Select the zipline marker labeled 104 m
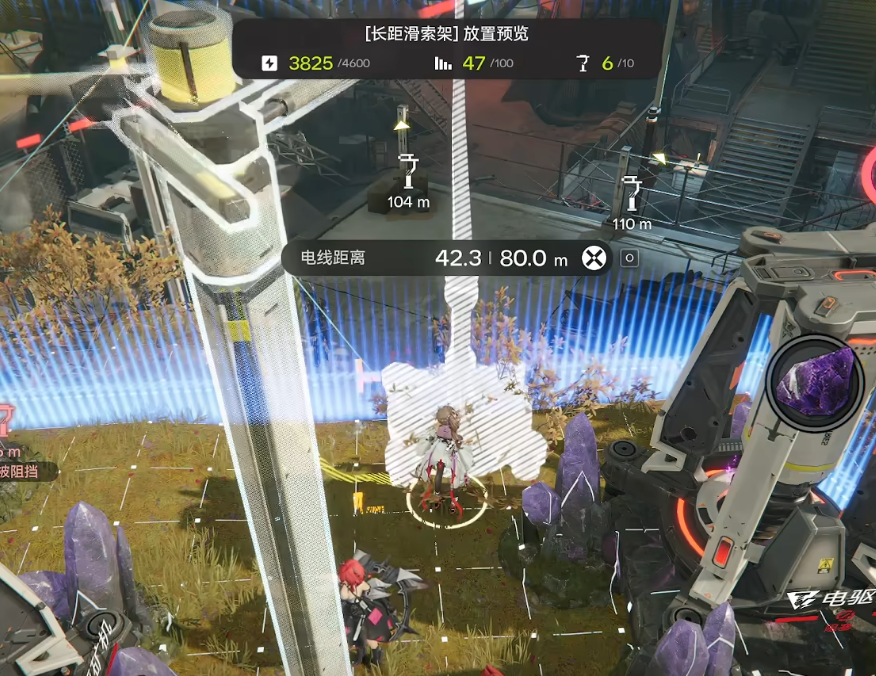Image resolution: width=876 pixels, height=676 pixels. (408, 174)
